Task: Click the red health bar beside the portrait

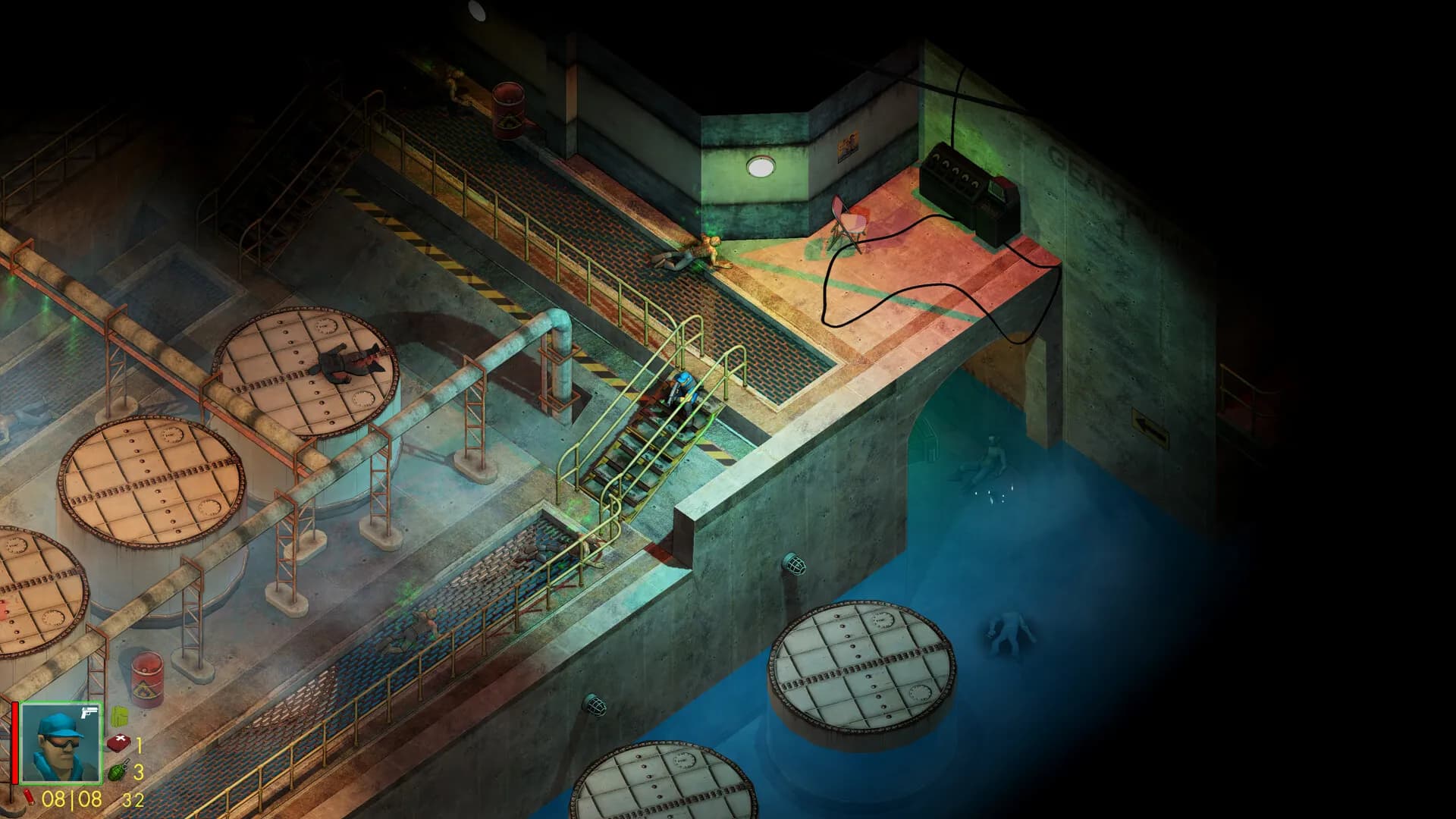Action: tap(14, 742)
